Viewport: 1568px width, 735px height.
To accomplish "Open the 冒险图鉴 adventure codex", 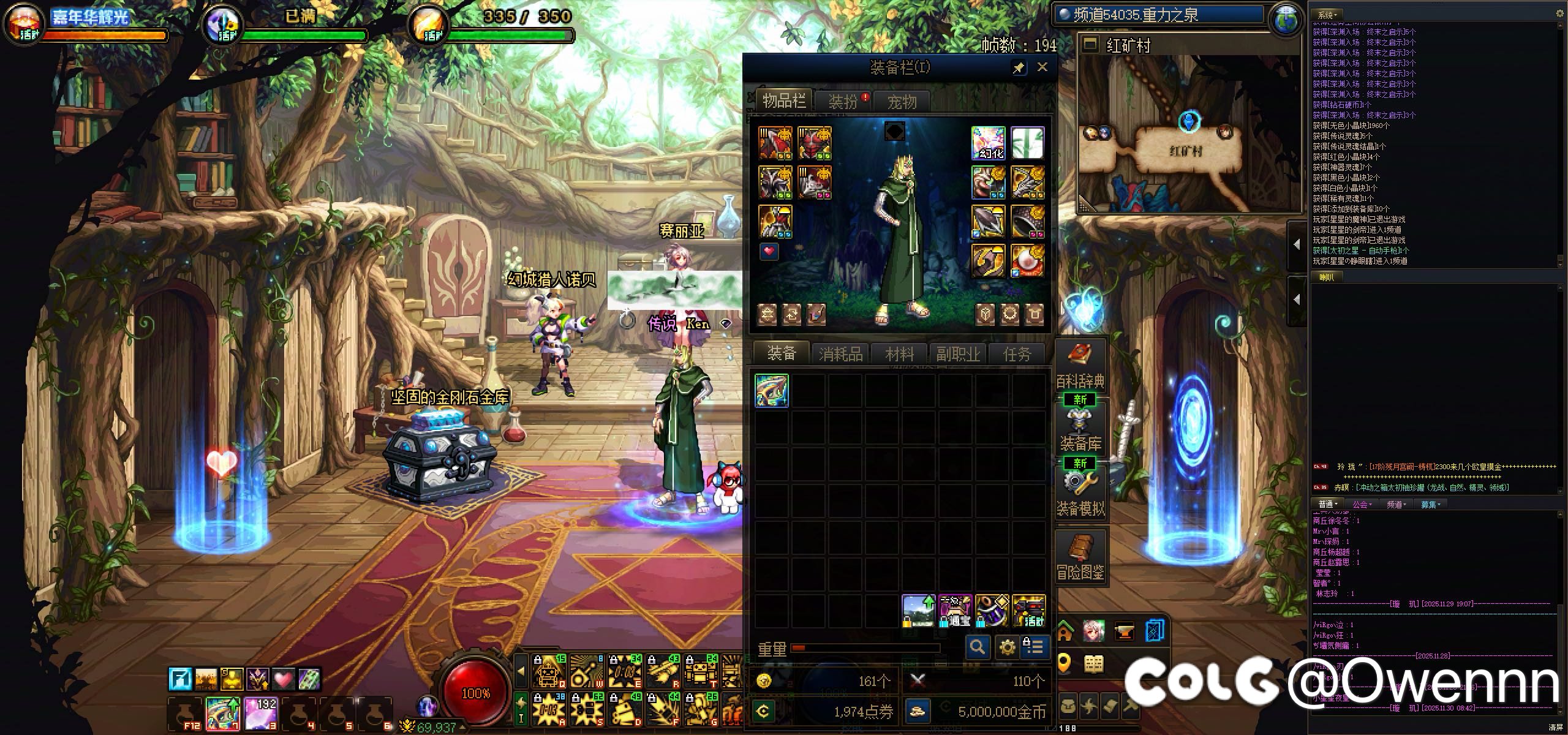I will coord(1080,557).
